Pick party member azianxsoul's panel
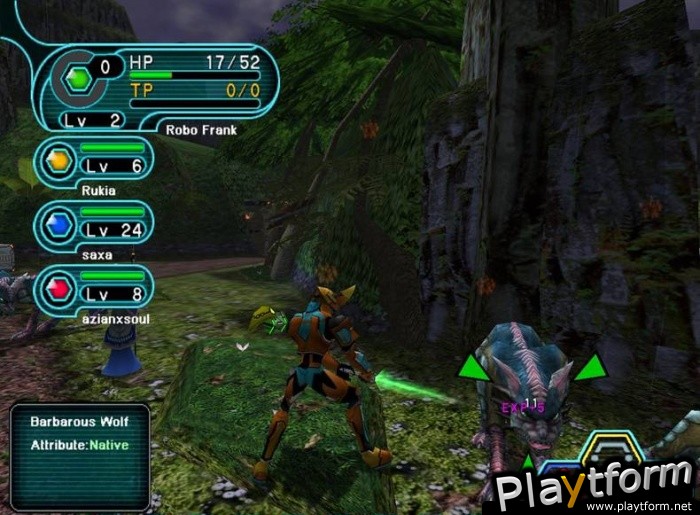This screenshot has height=515, width=700. point(94,289)
